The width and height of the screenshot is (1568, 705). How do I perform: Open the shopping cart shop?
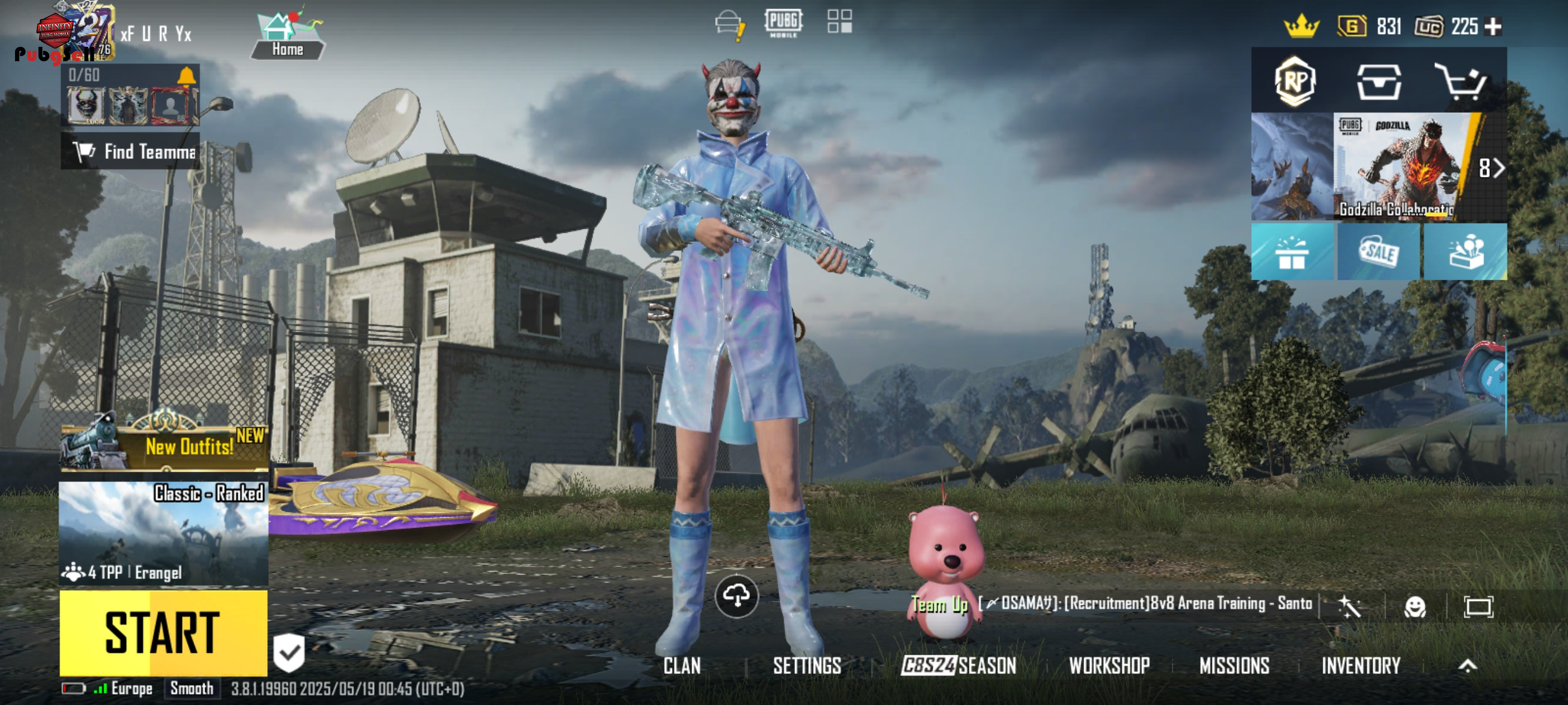click(1460, 81)
